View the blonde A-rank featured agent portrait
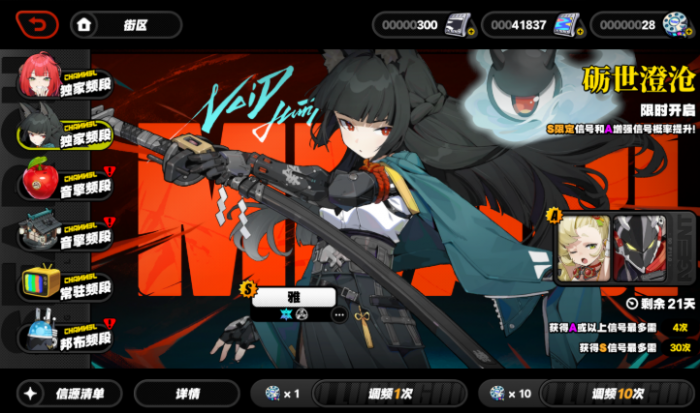The height and width of the screenshot is (413, 700). coord(585,248)
